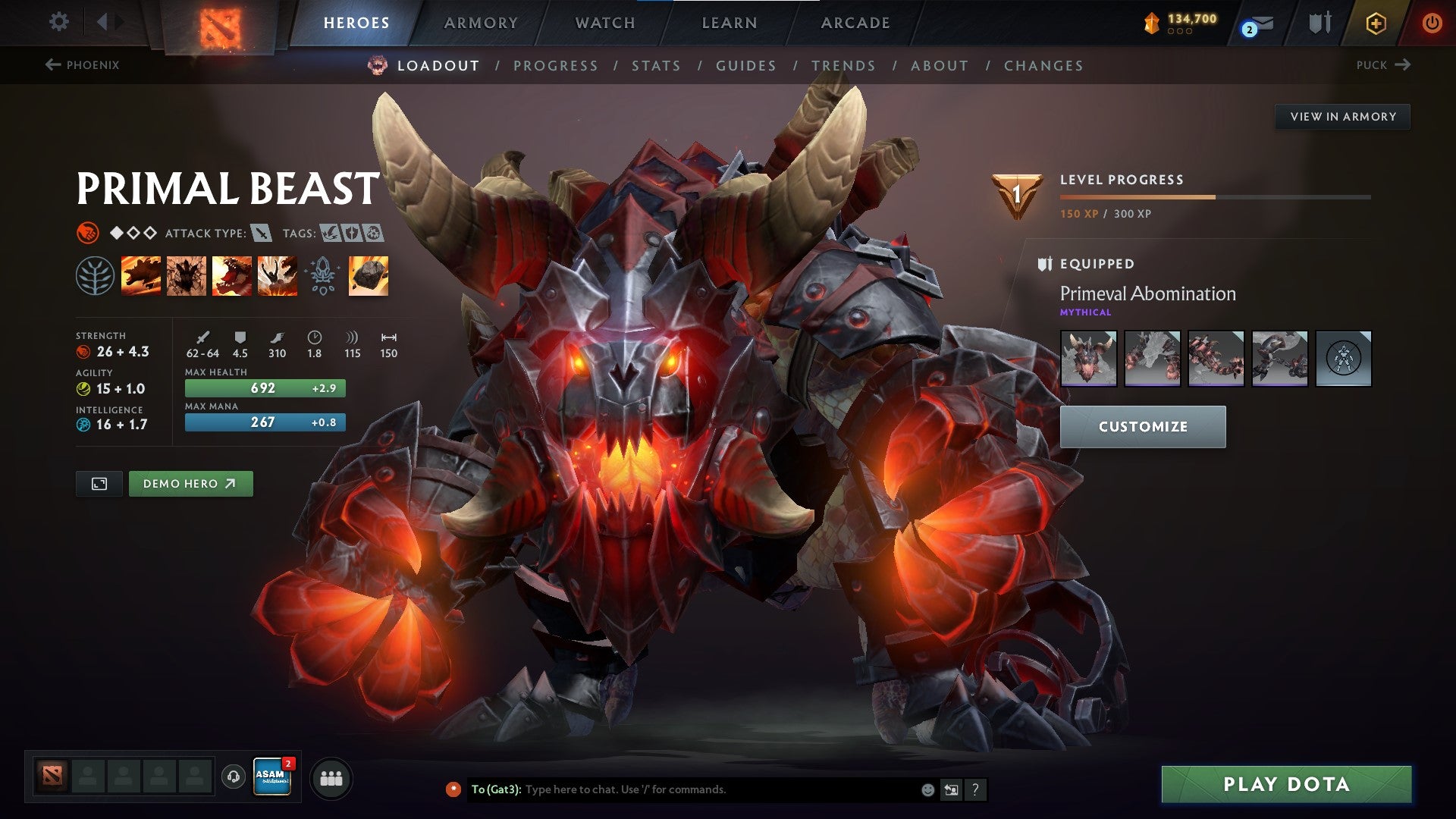Click the melee attack type sword icon
The height and width of the screenshot is (819, 1456).
(x=262, y=234)
